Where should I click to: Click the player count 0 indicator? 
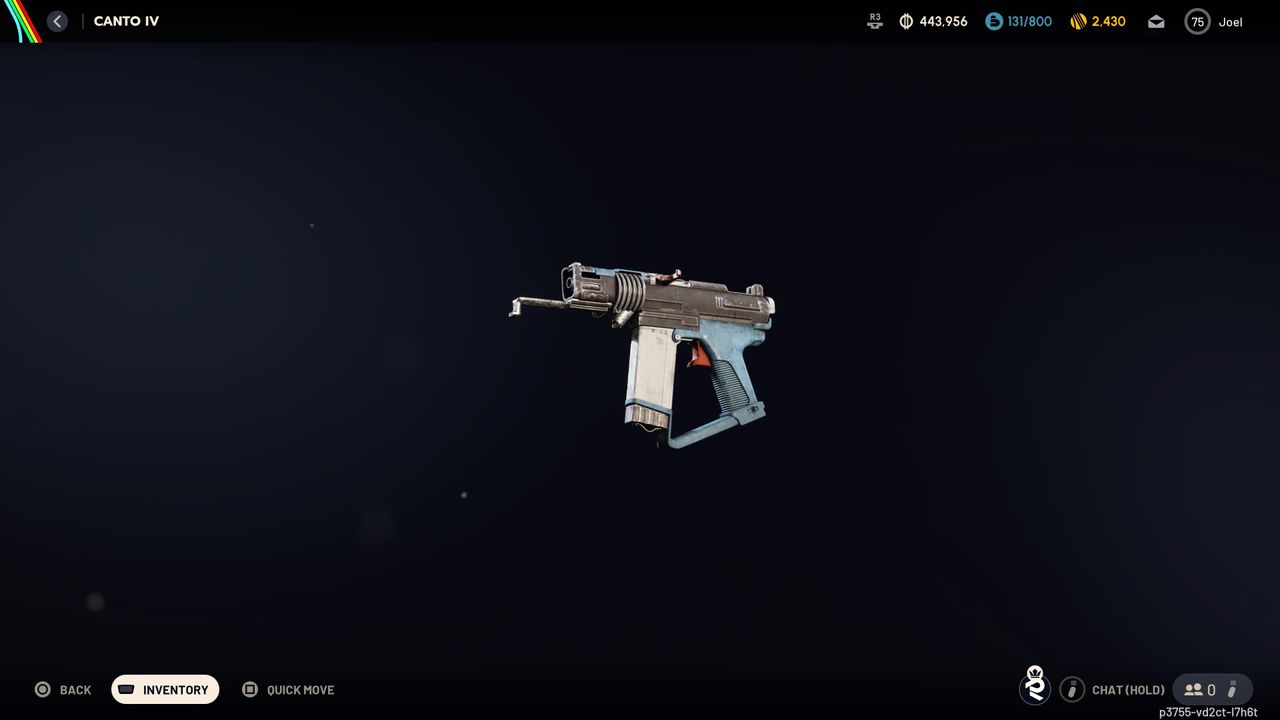1213,689
